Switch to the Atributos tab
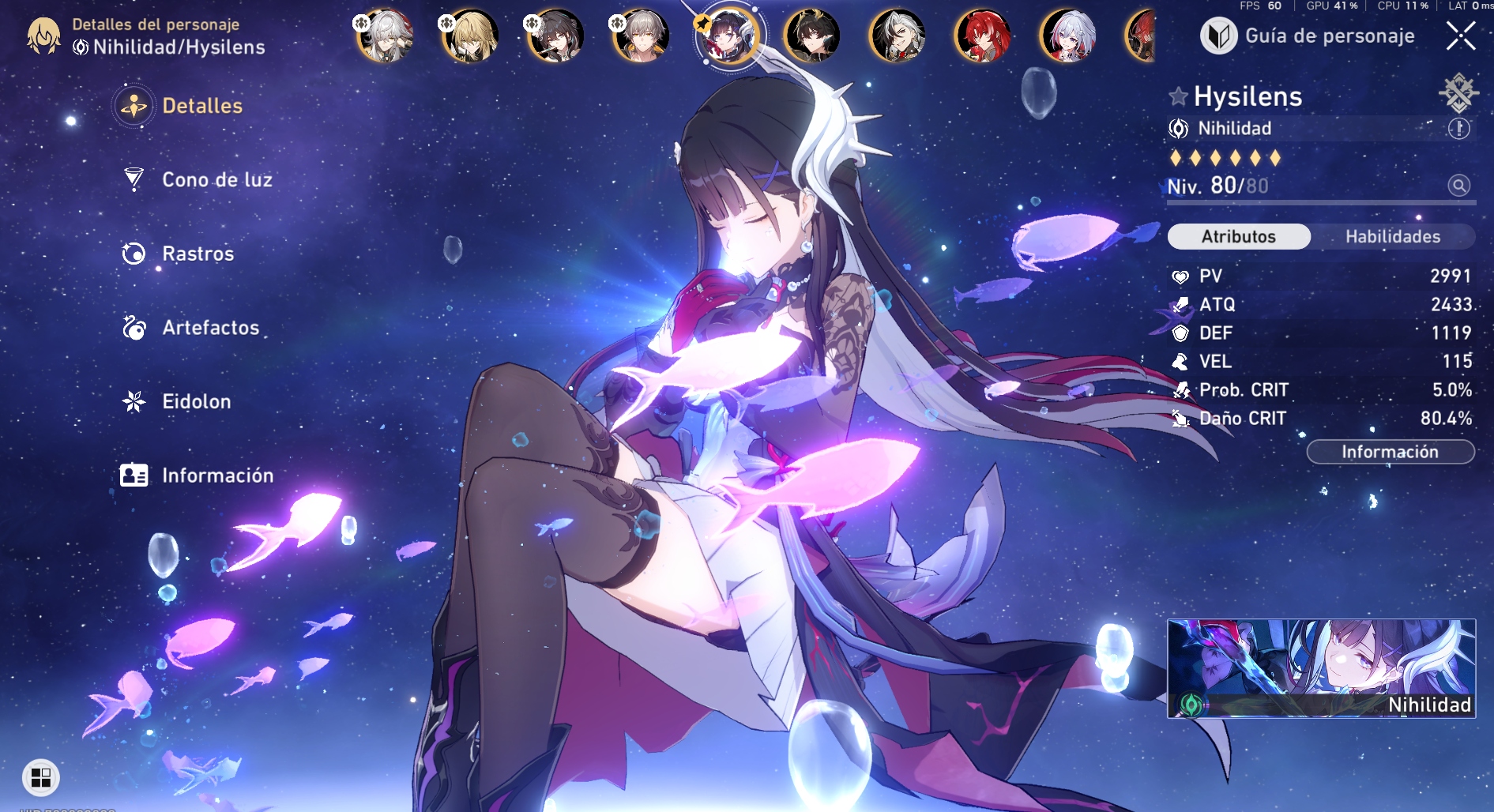1494x812 pixels. point(1238,236)
